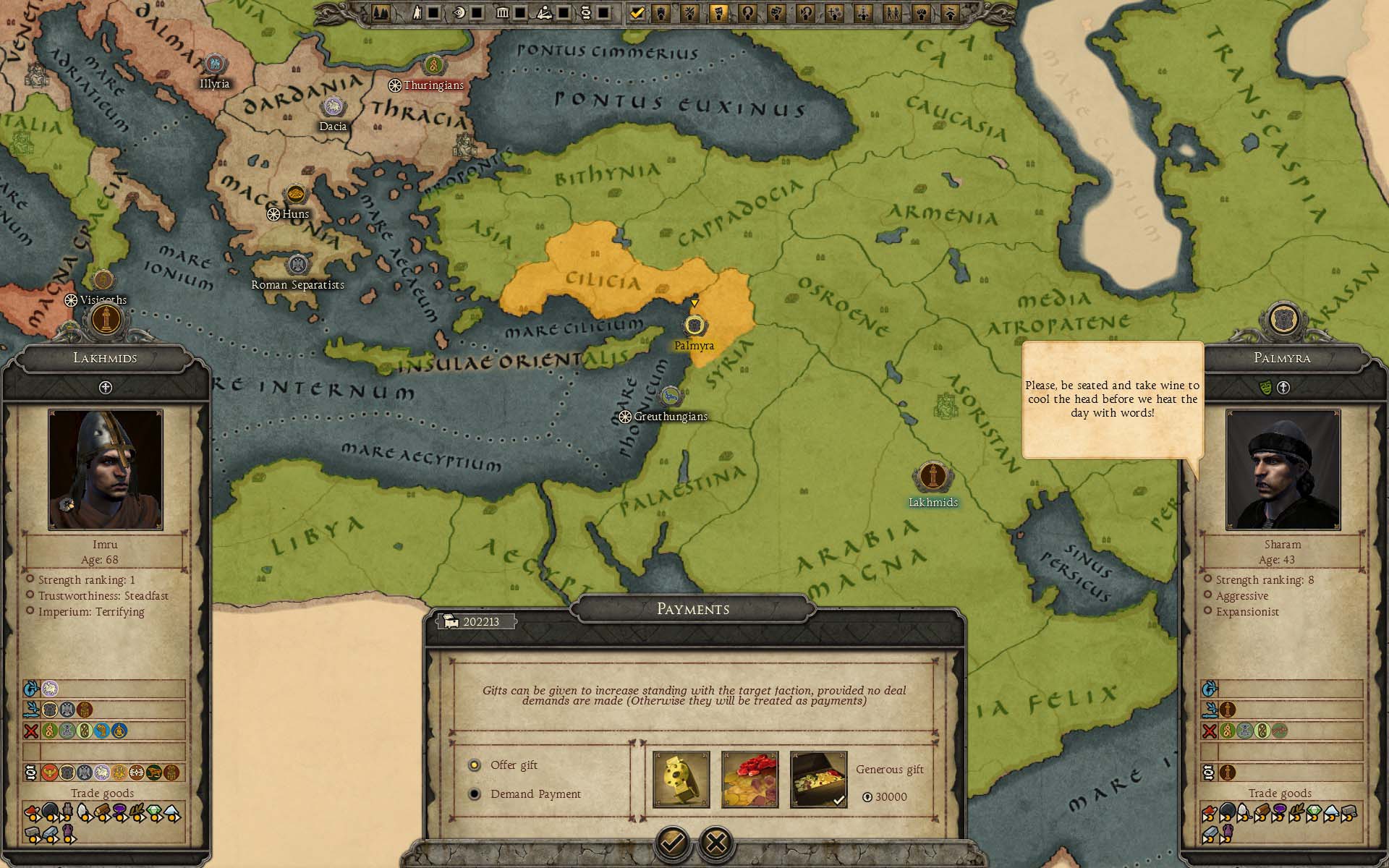Select the Illyria faction emblem

(214, 64)
